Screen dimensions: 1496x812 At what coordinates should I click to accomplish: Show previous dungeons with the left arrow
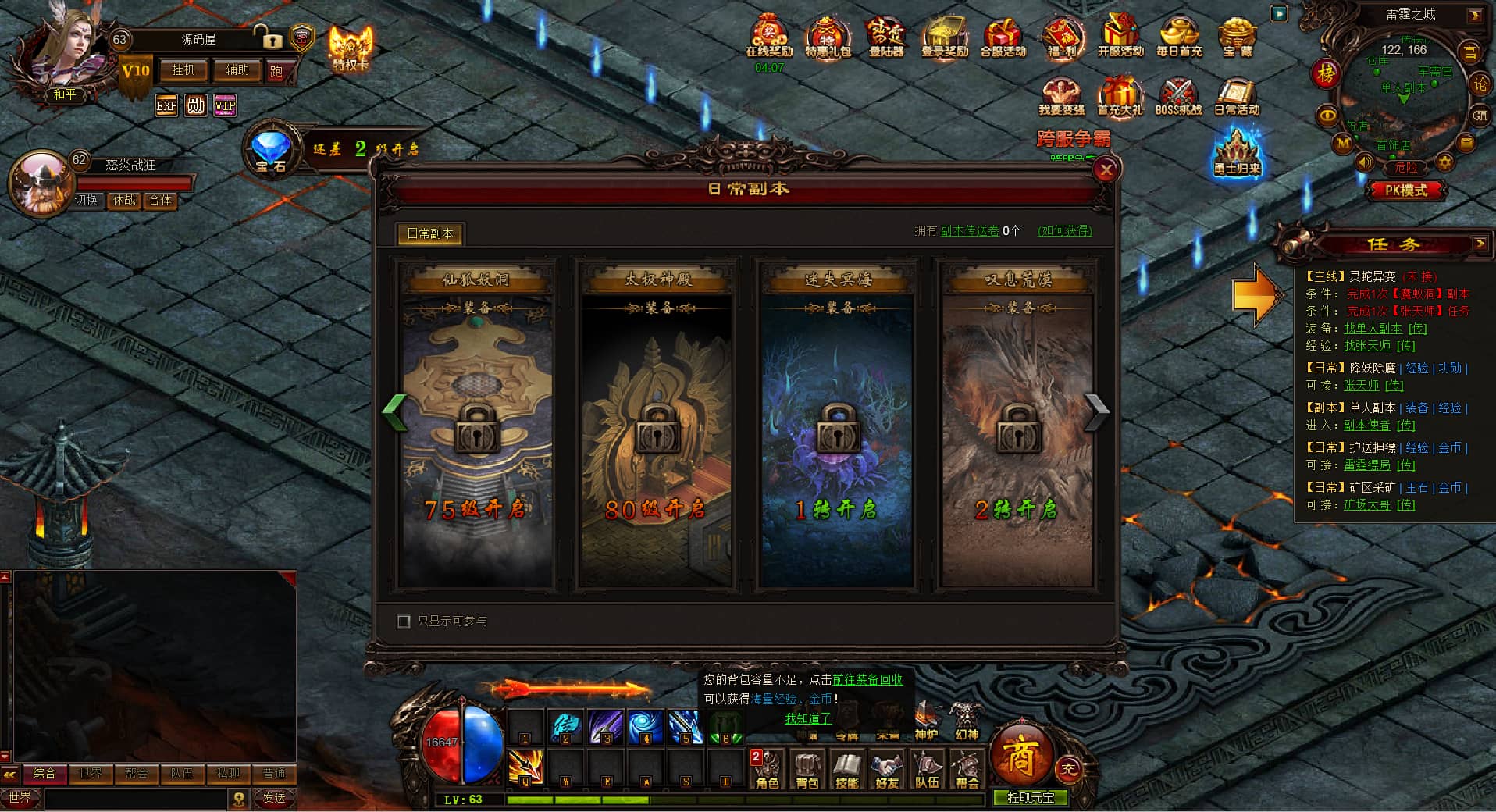[396, 411]
